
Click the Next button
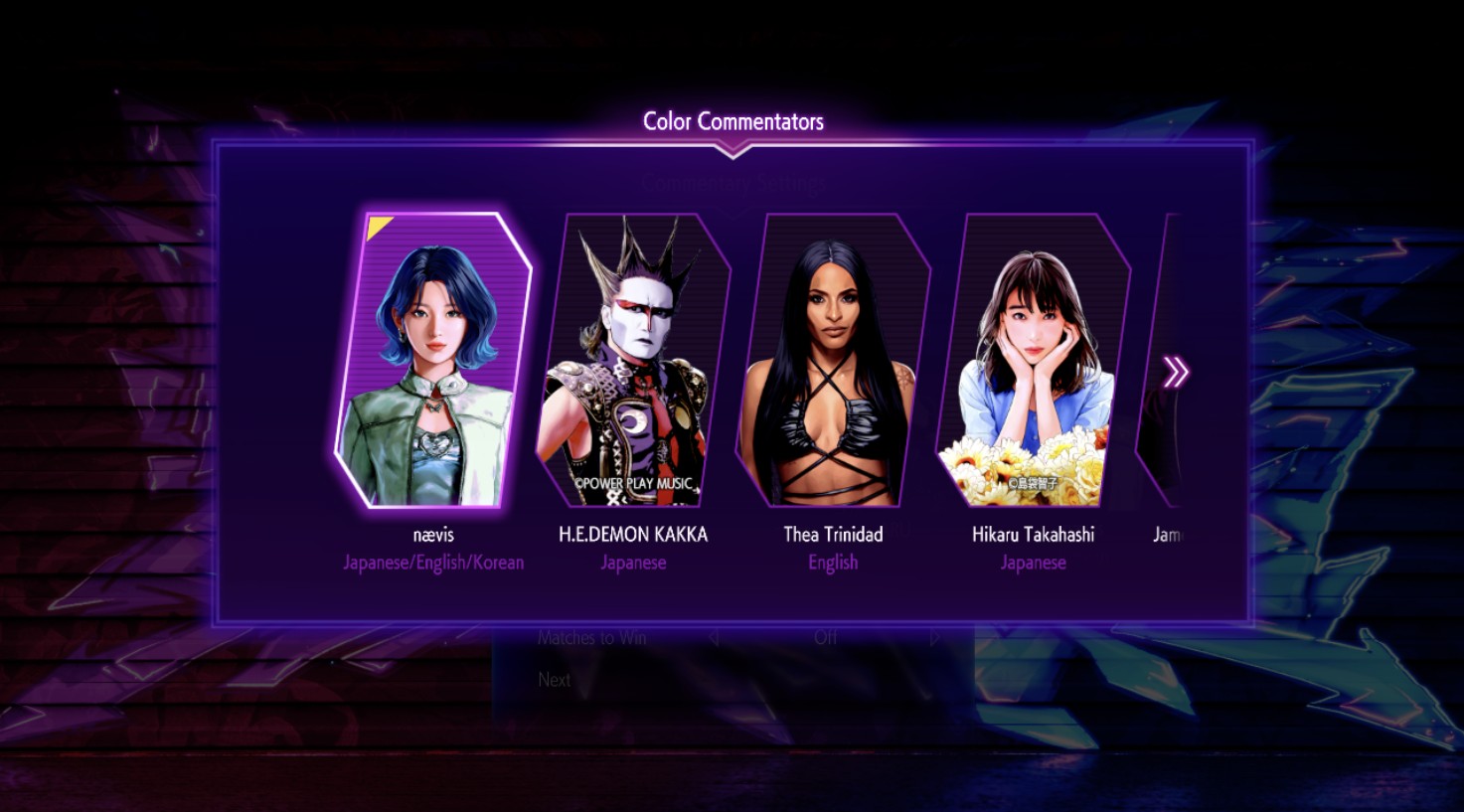(x=554, y=680)
